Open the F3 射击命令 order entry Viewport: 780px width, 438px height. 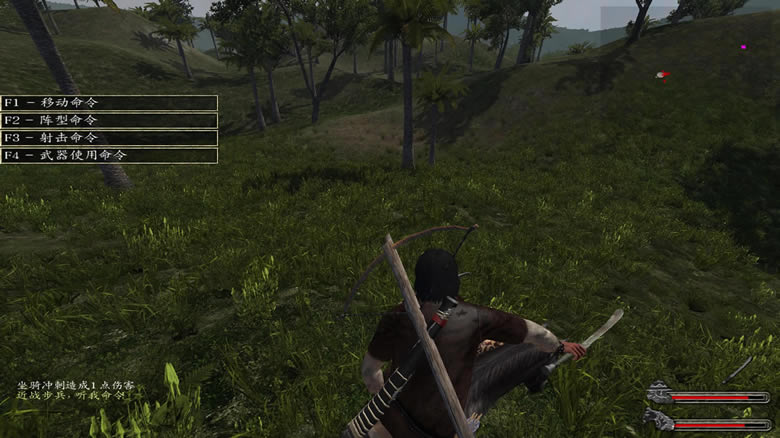[x=109, y=138]
